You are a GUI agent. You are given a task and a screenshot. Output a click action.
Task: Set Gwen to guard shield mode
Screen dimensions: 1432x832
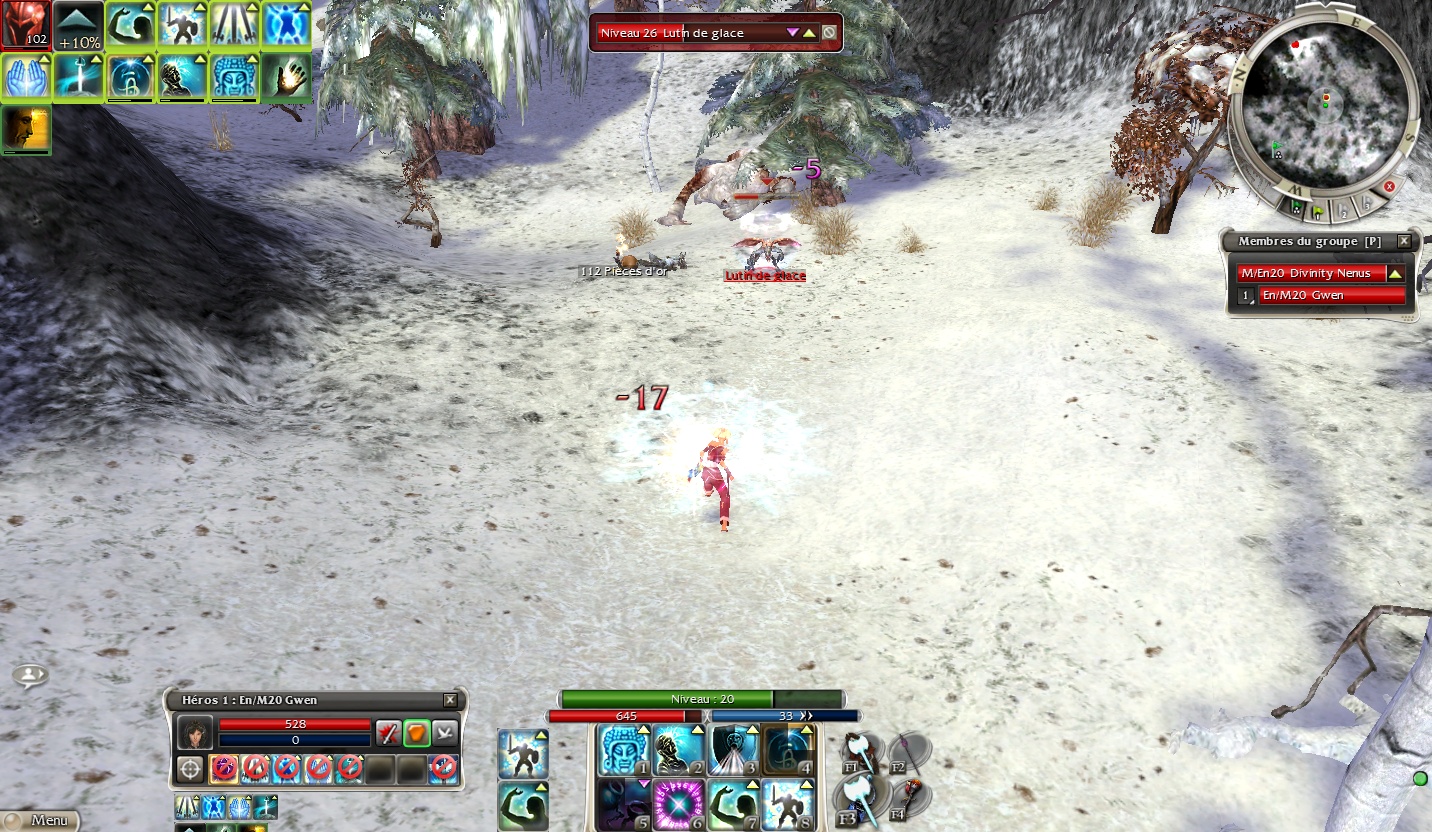417,733
